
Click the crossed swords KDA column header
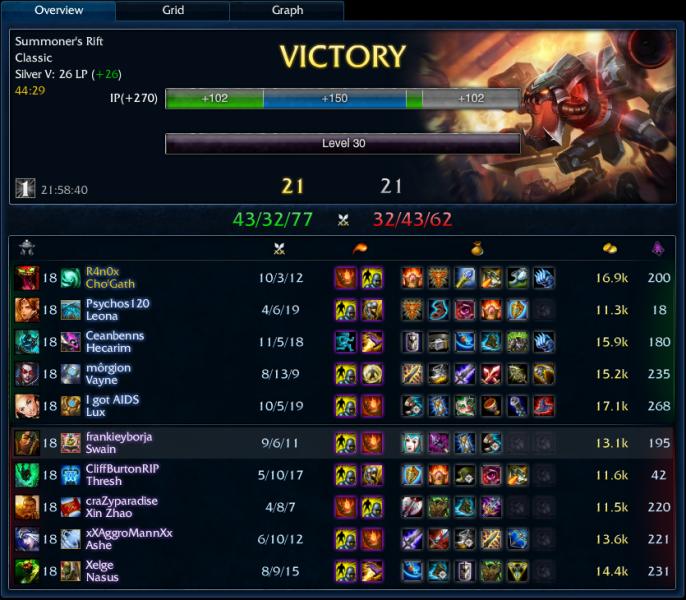279,248
